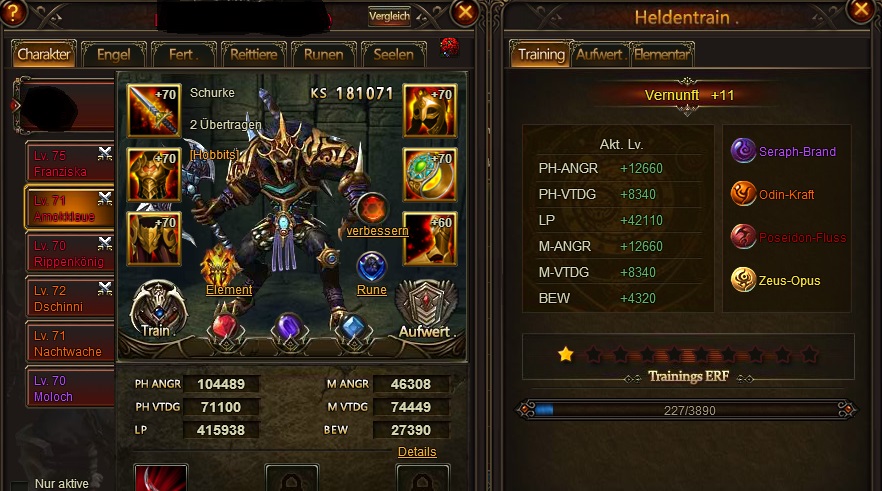The image size is (882, 491).
Task: Pick the Dschinni hero entry
Action: pyautogui.click(x=70, y=297)
